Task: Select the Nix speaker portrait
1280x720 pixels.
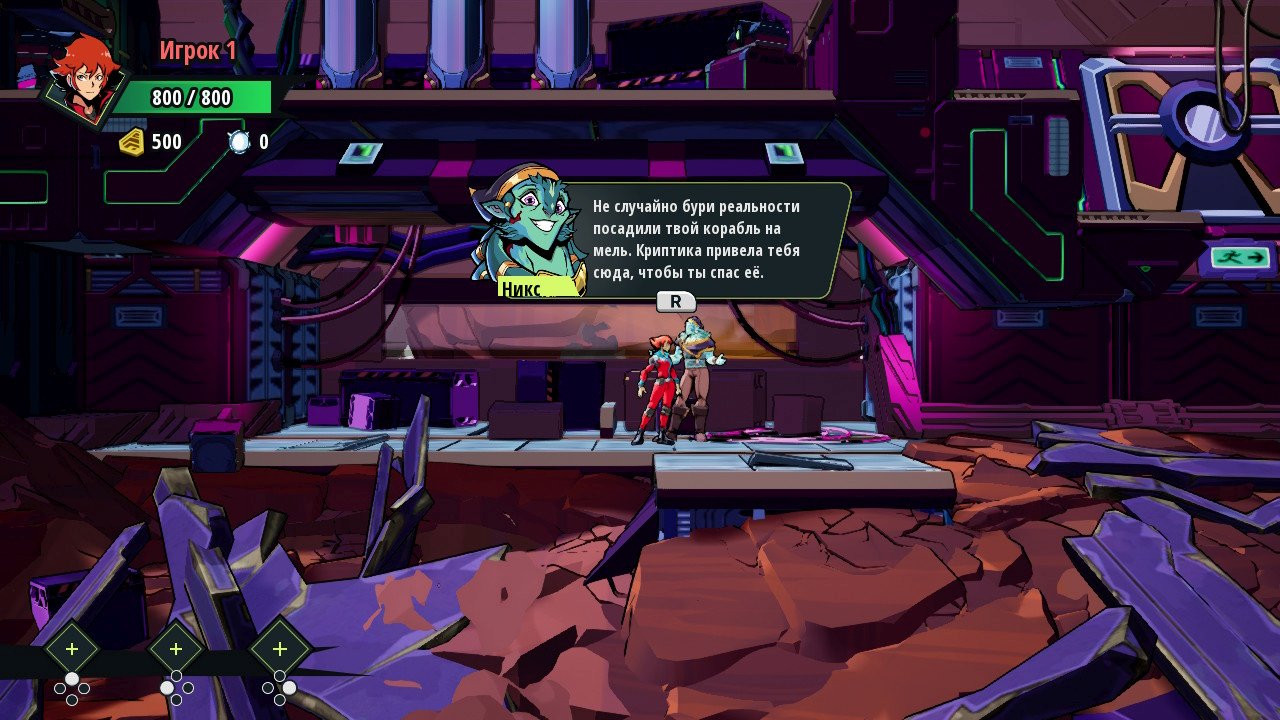Action: [527, 231]
